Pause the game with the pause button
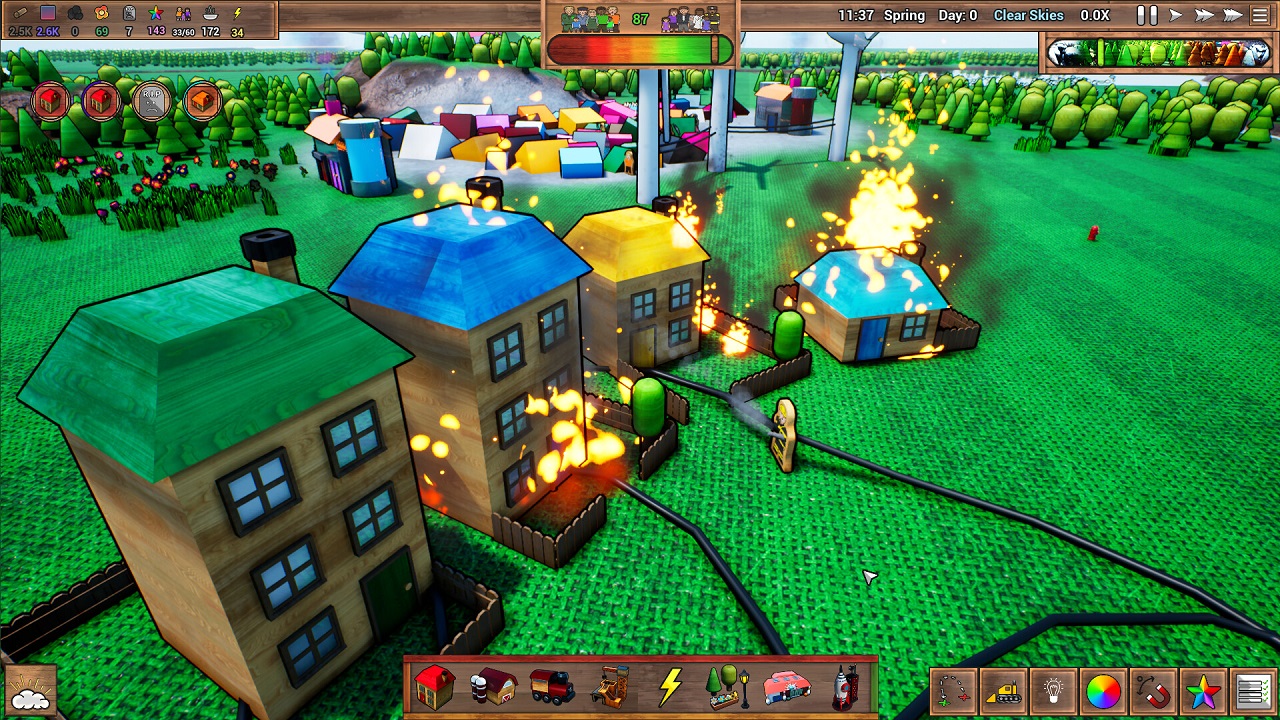The width and height of the screenshot is (1280, 720). pos(1147,16)
